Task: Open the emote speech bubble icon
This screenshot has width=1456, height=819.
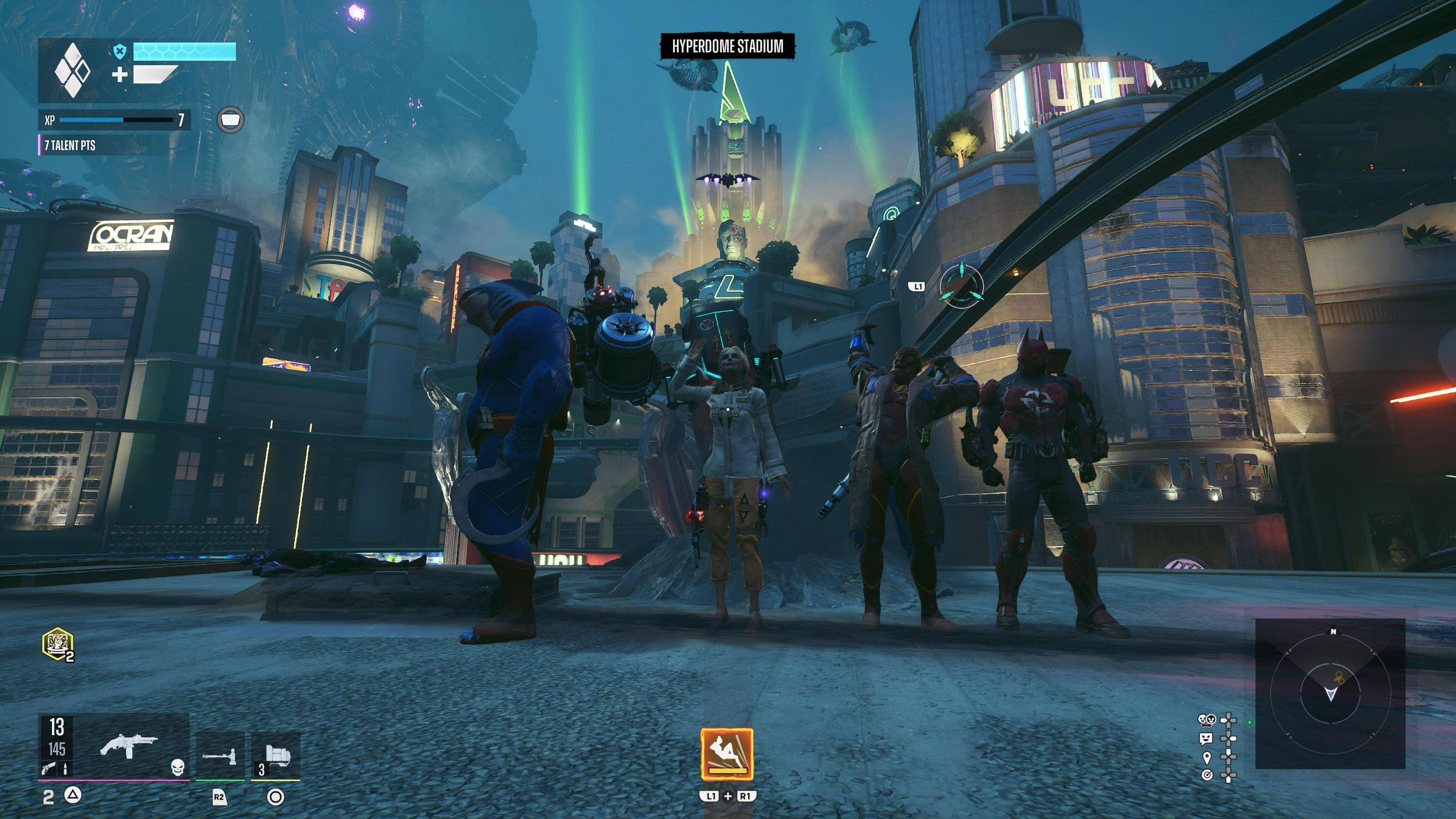Action: tap(1206, 738)
